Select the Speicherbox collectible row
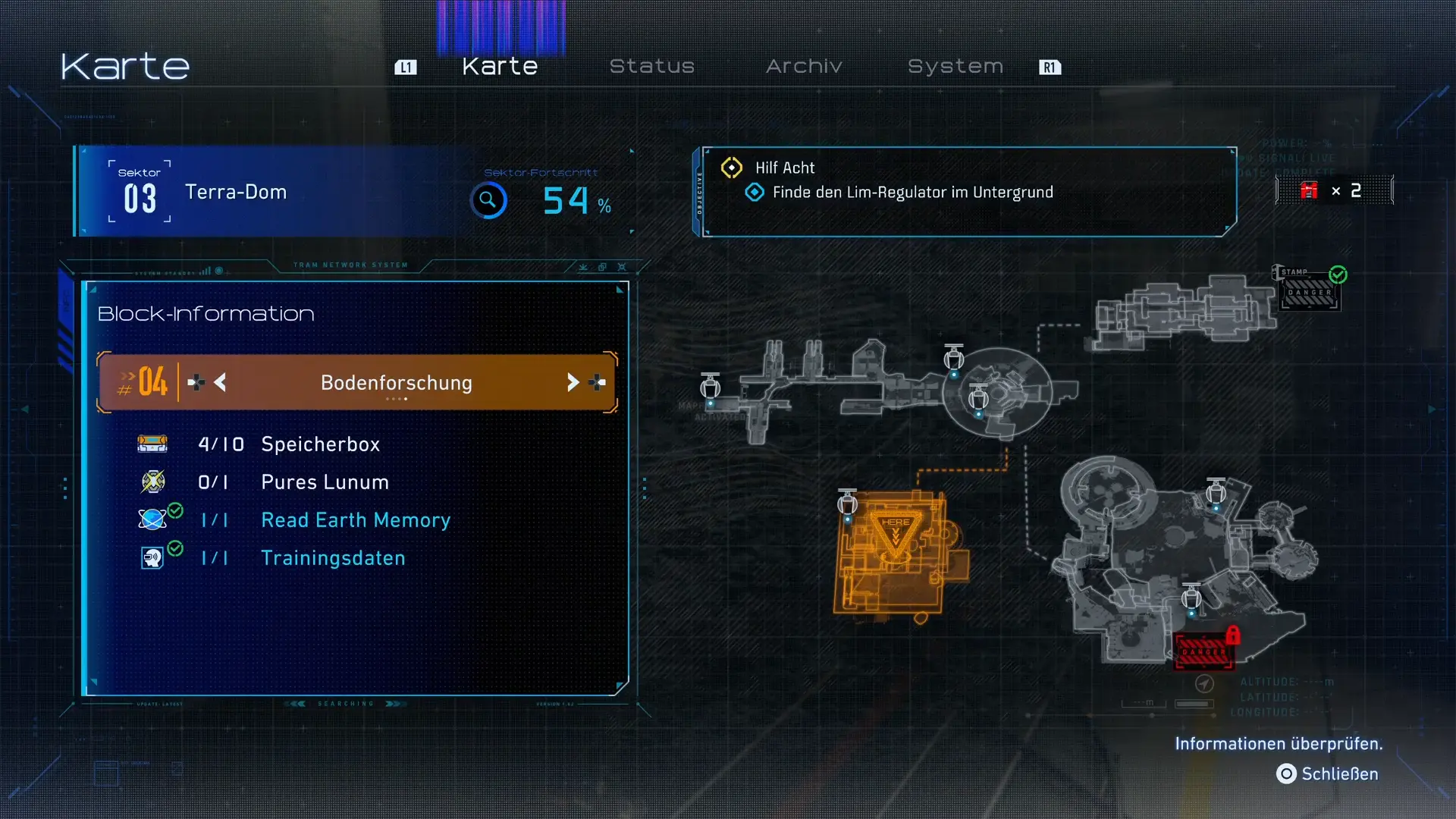The height and width of the screenshot is (819, 1456). 320,444
